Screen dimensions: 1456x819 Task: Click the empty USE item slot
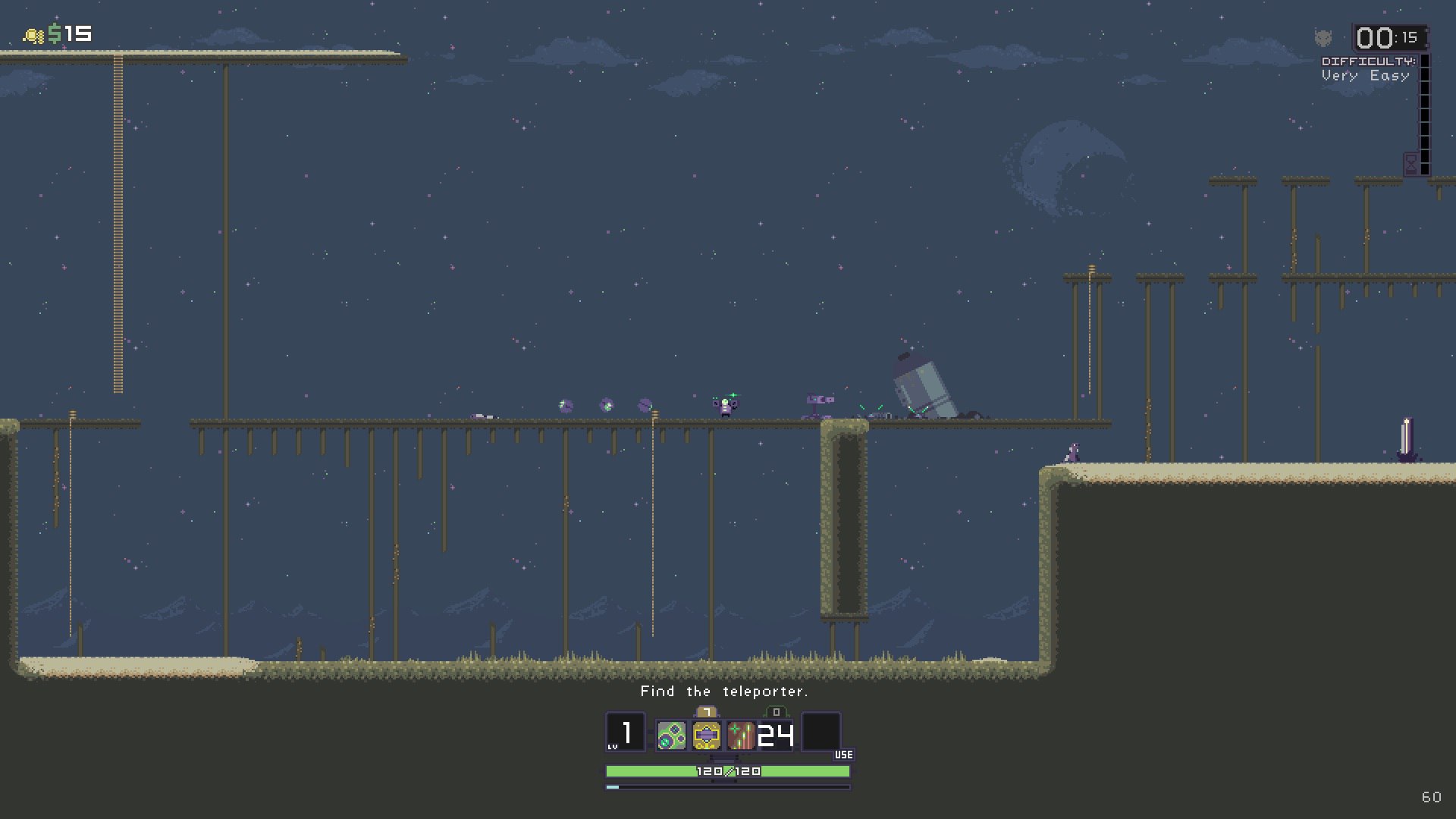[821, 732]
